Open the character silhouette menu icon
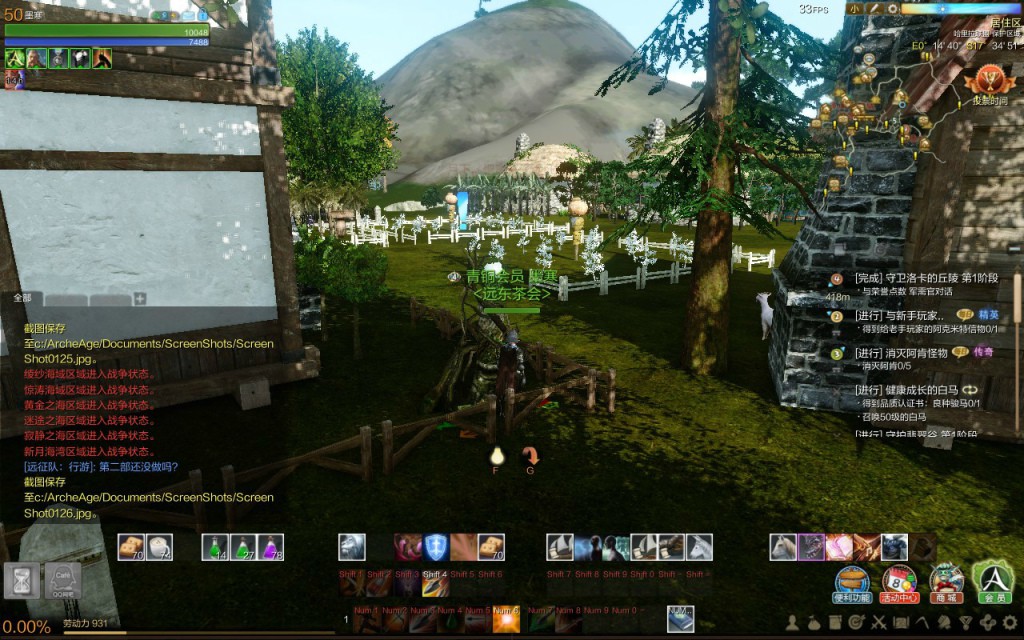 792,623
